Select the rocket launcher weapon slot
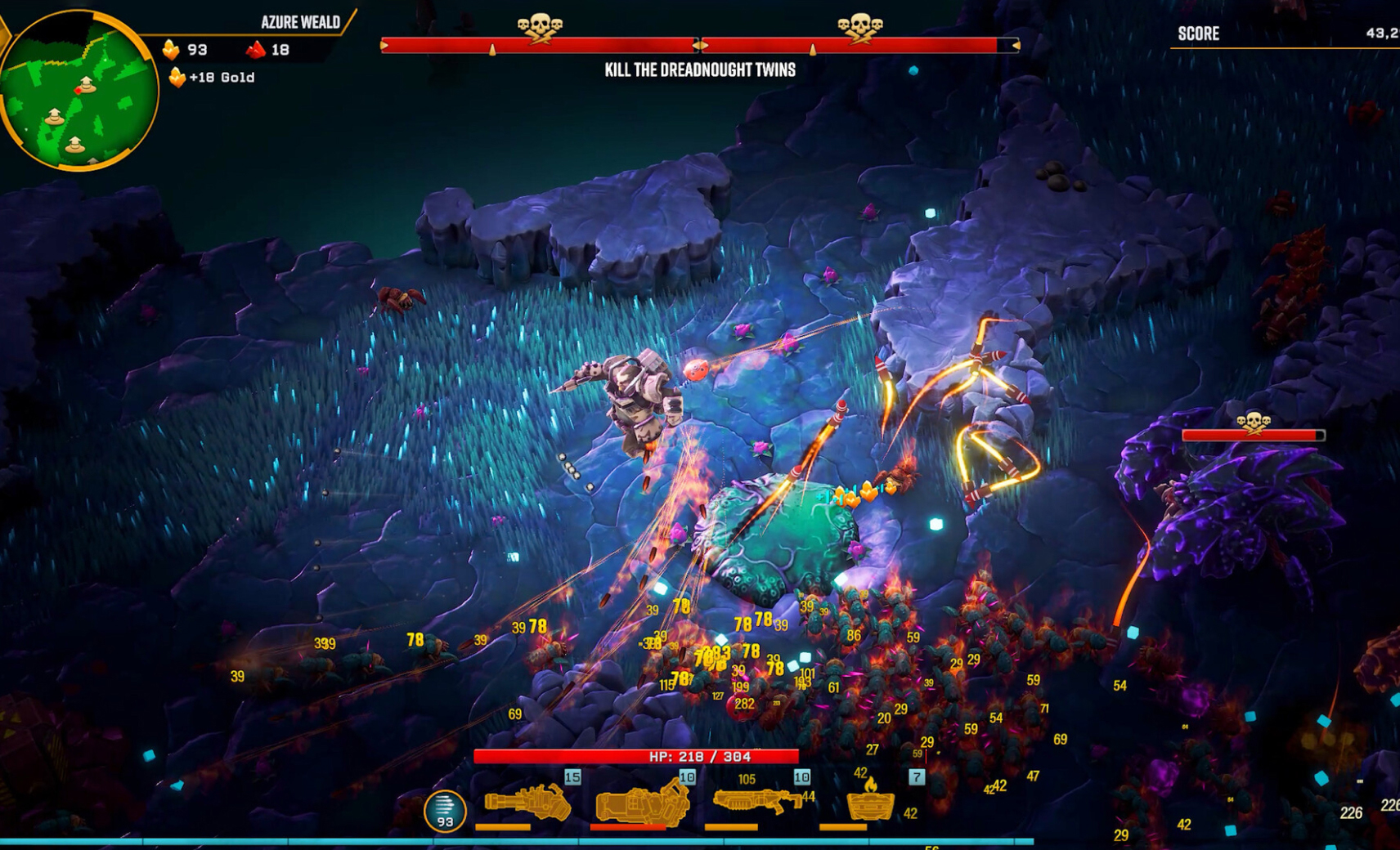Screen dimensions: 1400x850 pos(642,805)
